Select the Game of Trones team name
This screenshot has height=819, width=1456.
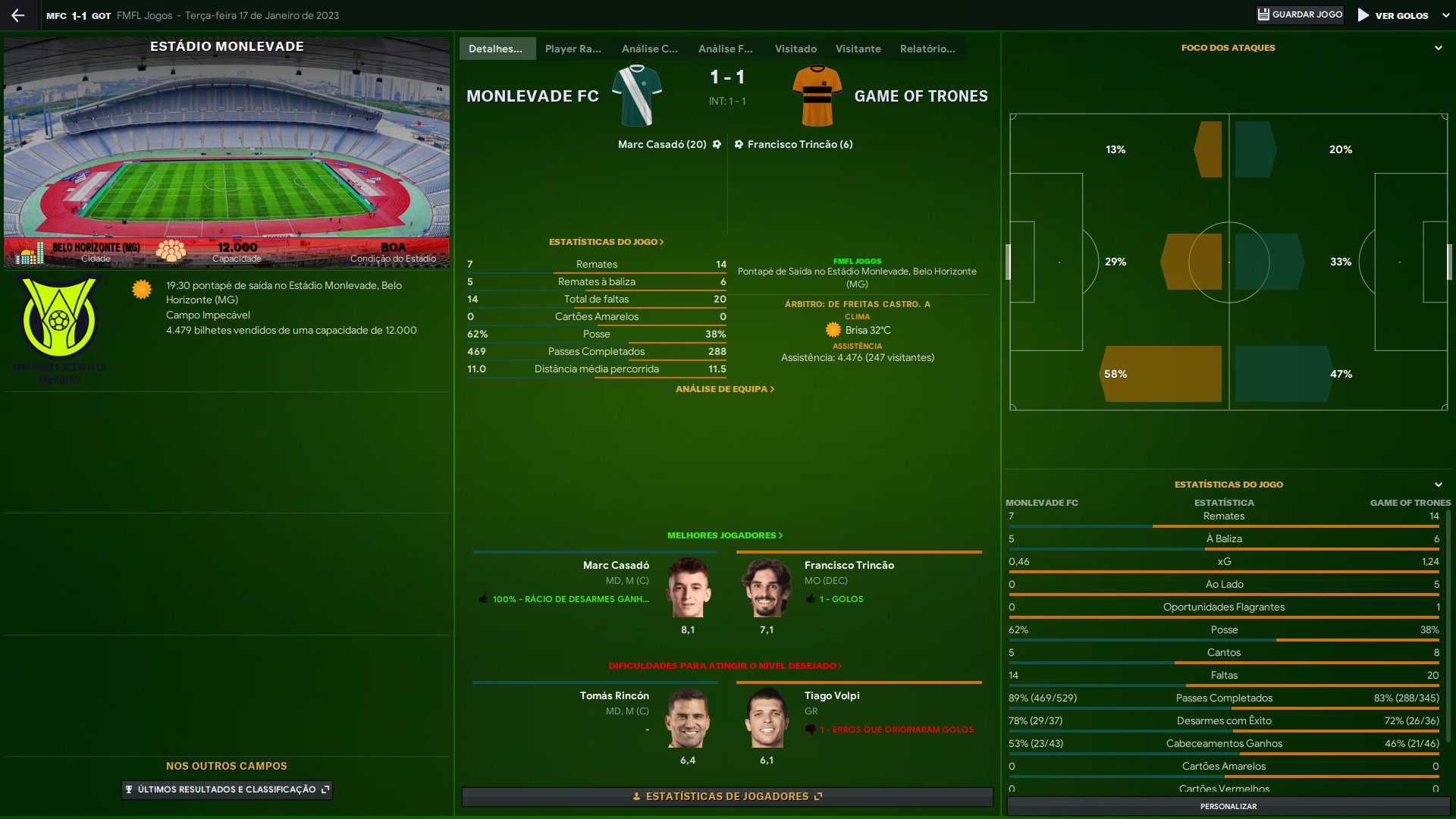pos(921,96)
